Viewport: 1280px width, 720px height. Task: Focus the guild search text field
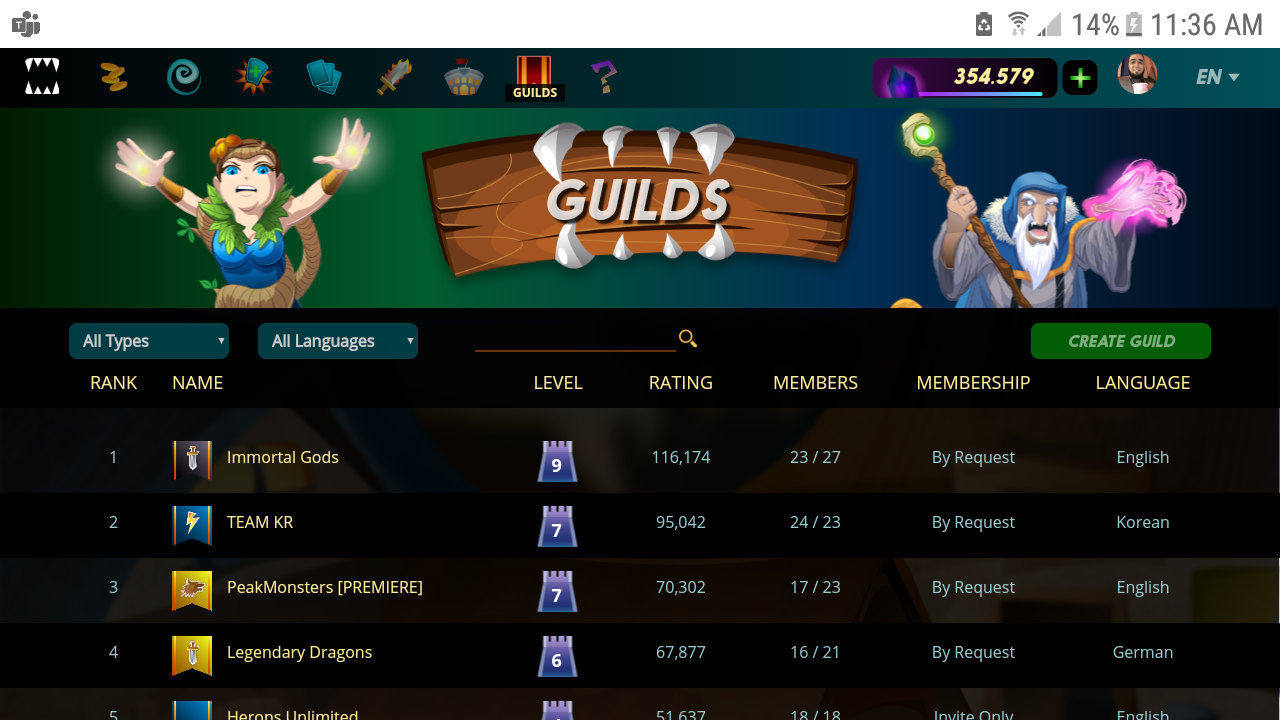pos(574,339)
